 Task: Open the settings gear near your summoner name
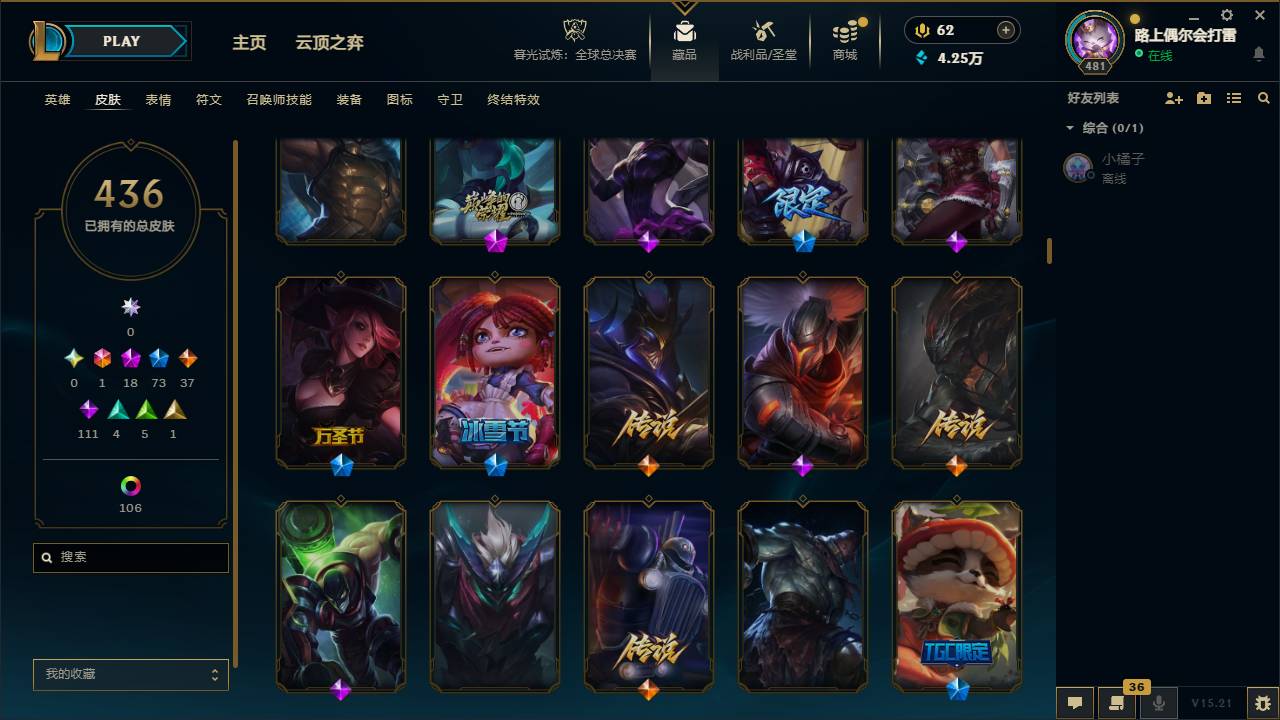point(1226,14)
